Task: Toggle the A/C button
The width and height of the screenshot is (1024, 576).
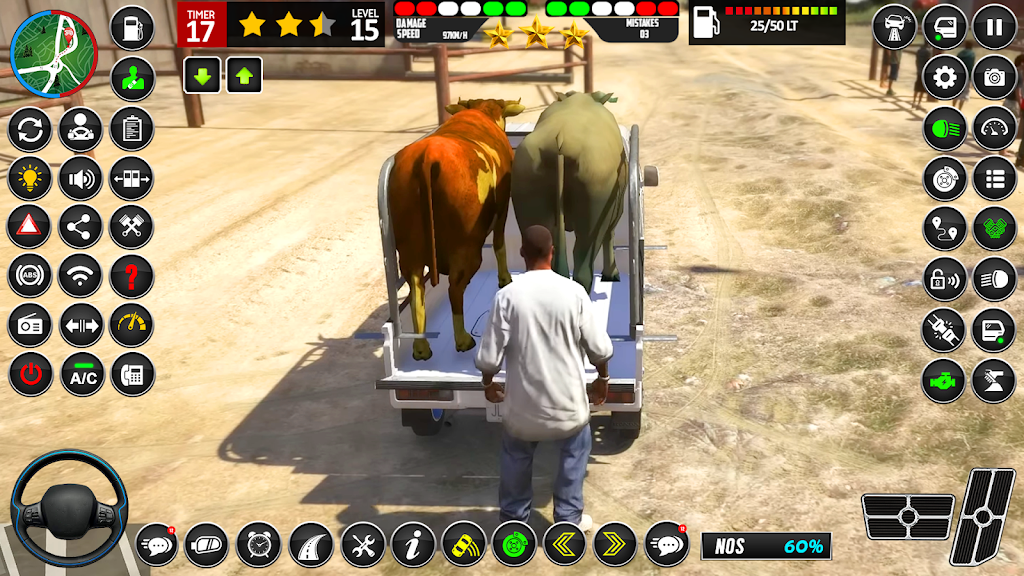Action: [x=81, y=374]
